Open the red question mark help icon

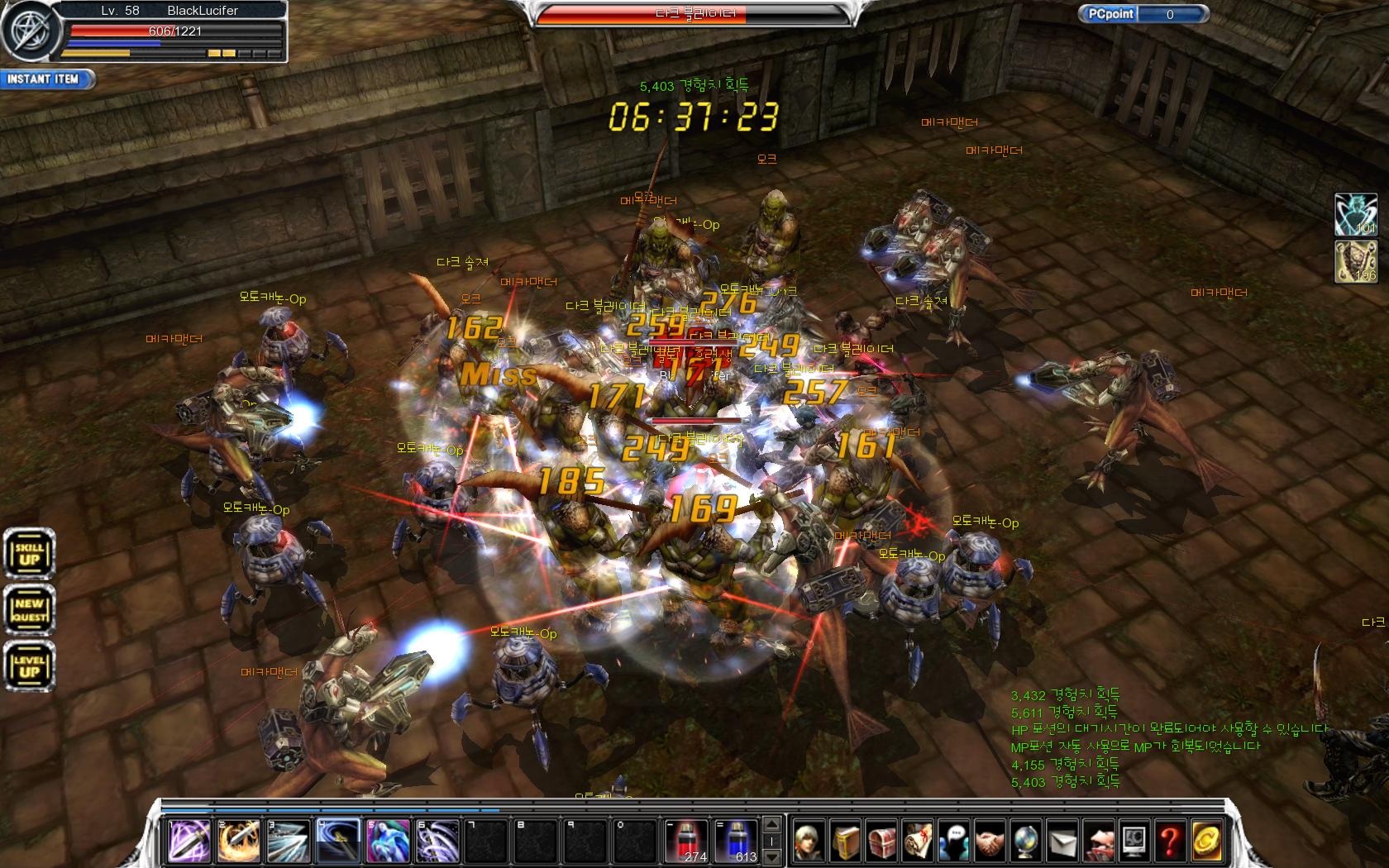1169,842
